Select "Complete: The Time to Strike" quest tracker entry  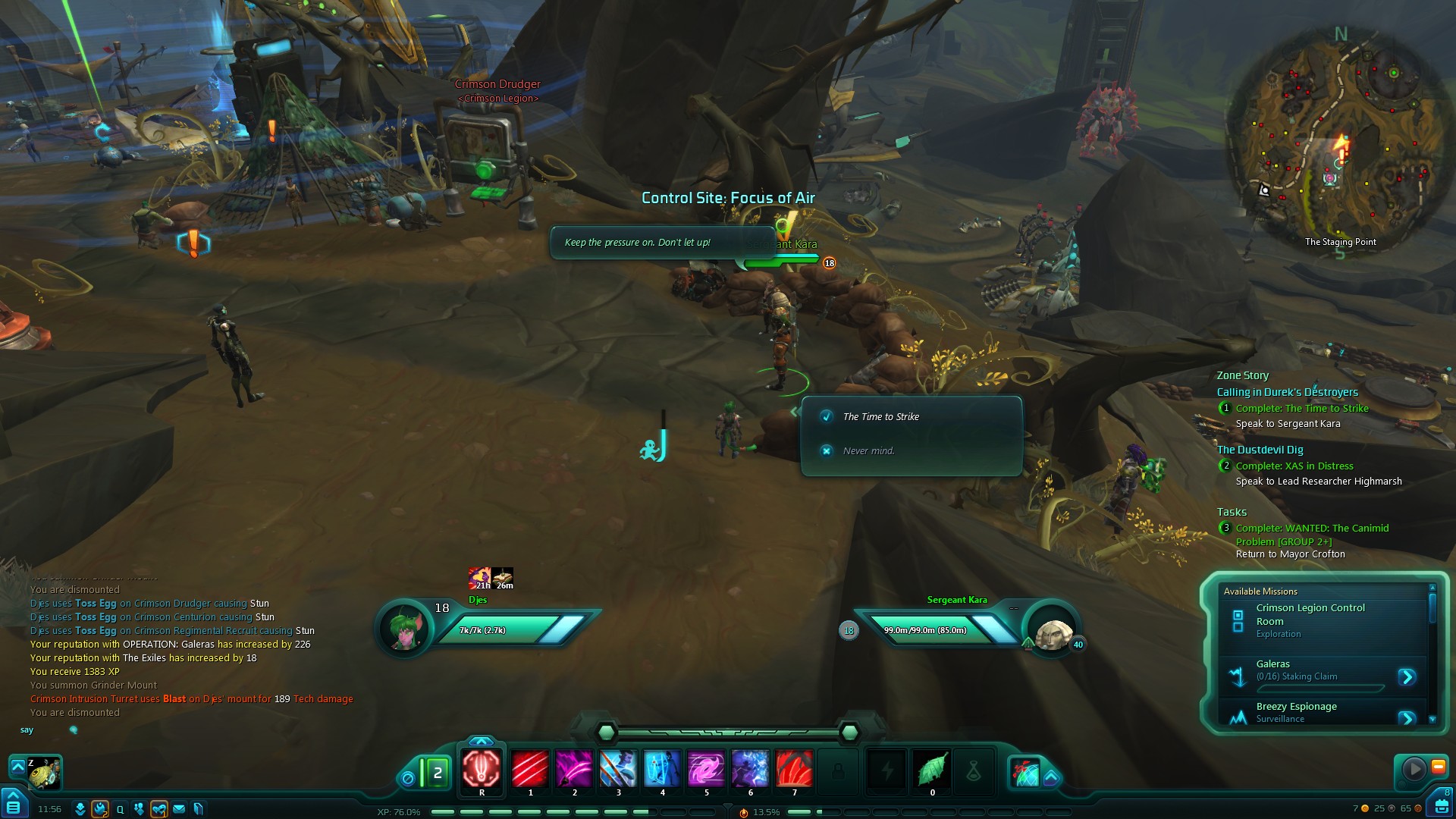click(1301, 409)
